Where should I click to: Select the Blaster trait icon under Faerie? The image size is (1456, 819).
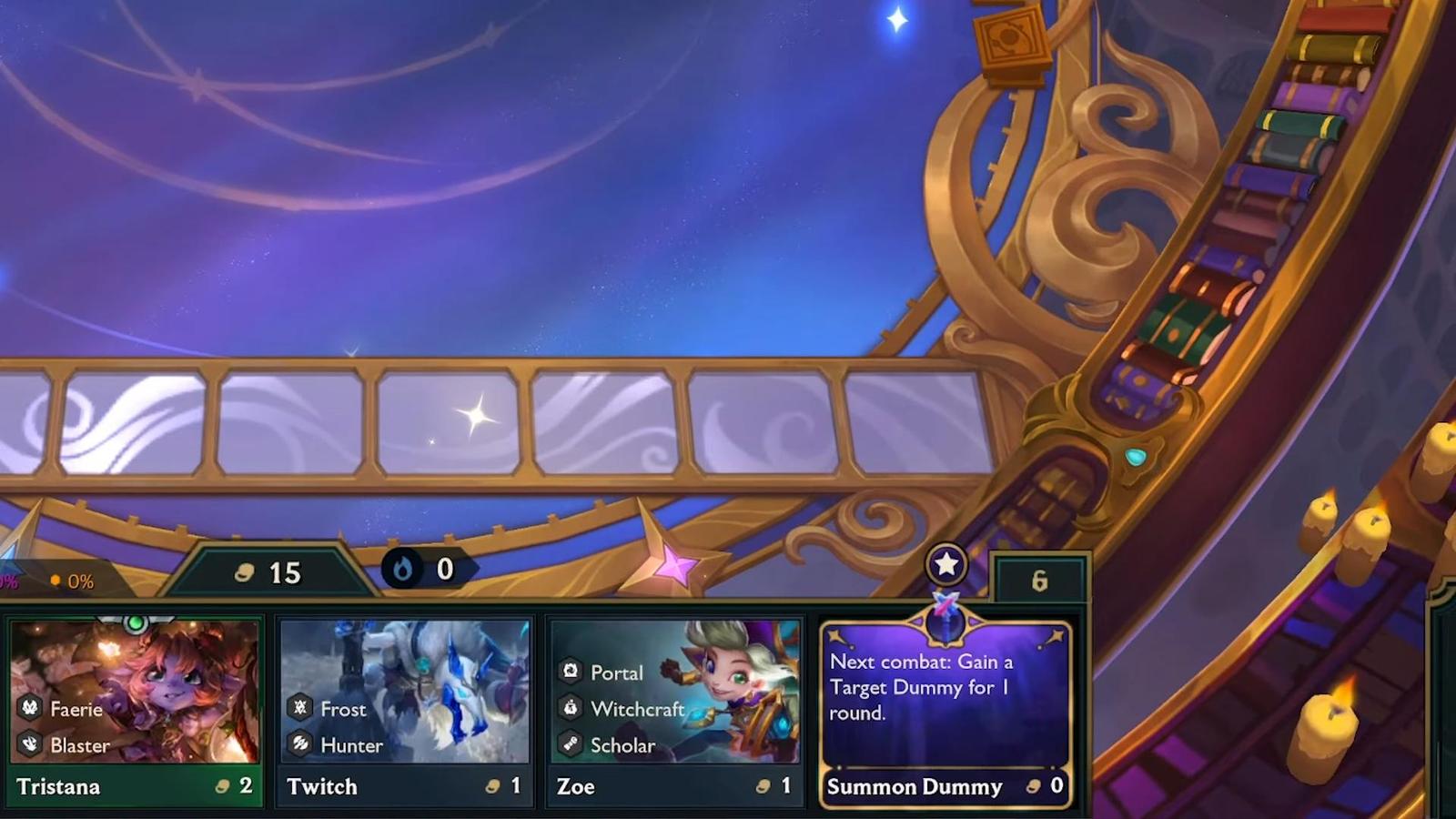(x=29, y=744)
